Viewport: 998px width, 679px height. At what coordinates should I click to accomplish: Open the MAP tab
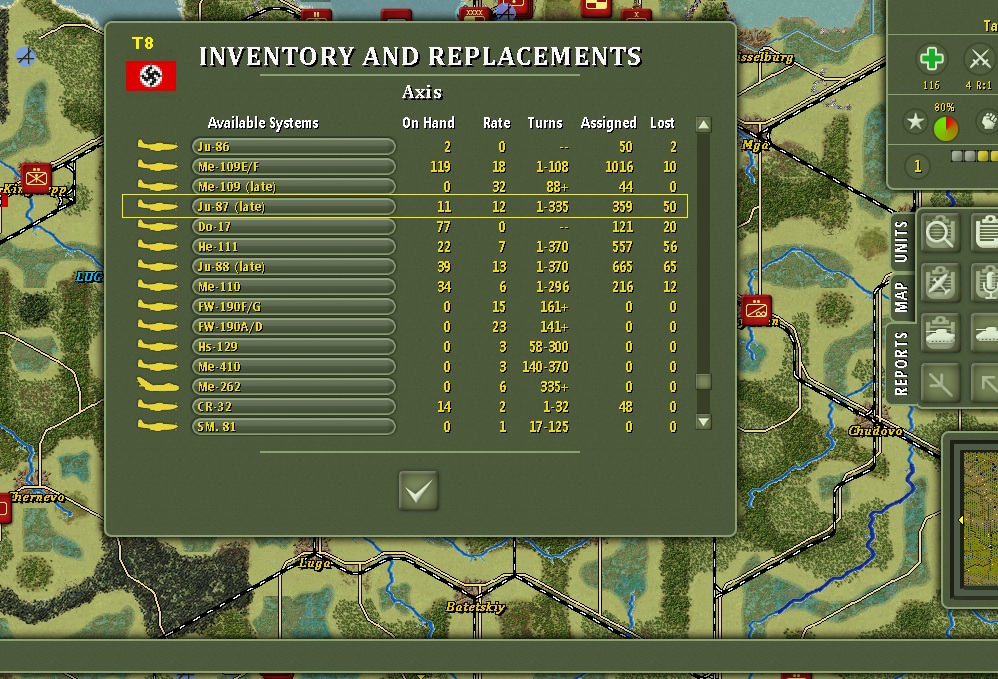[x=901, y=296]
